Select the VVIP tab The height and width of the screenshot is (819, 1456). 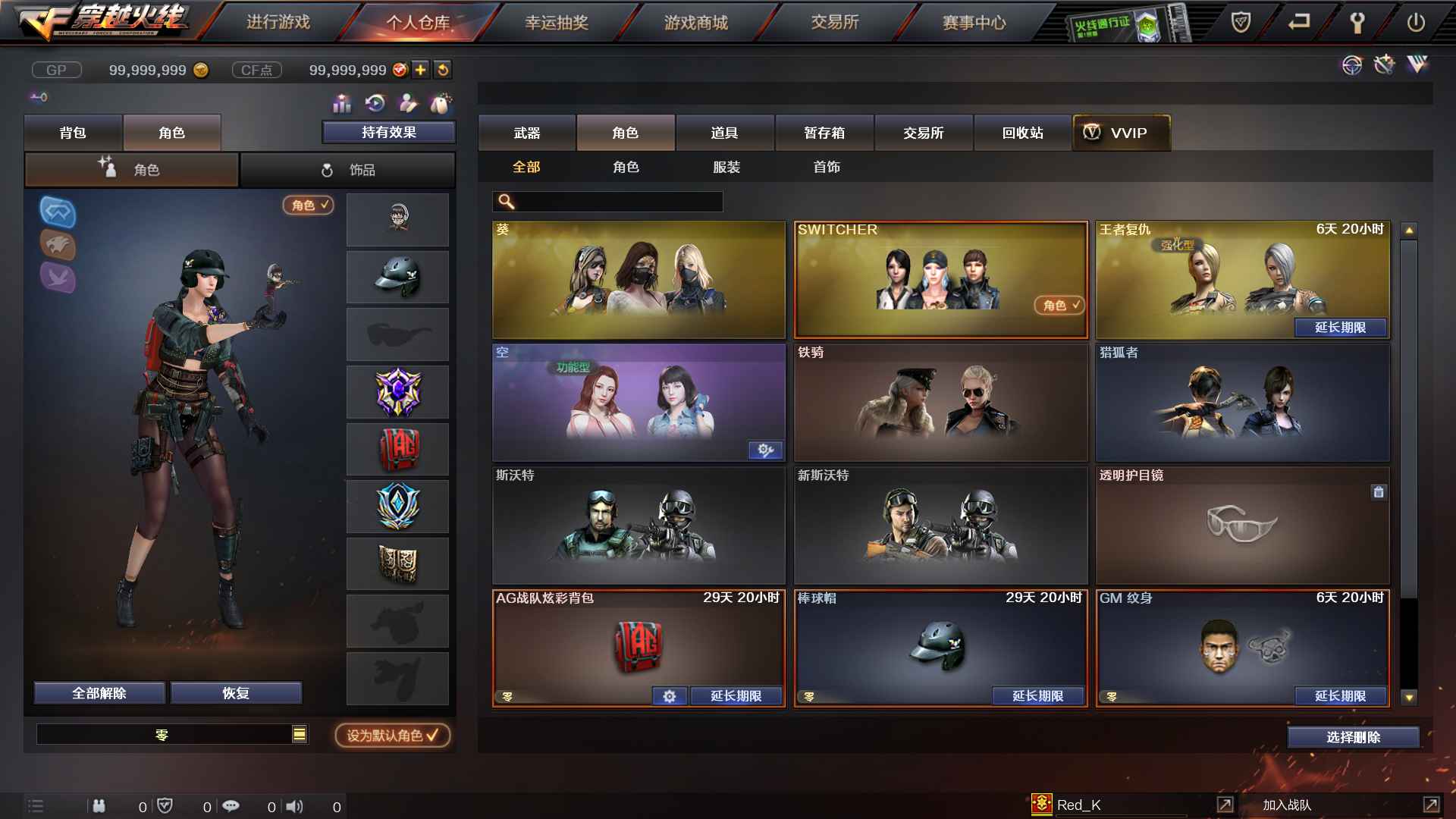[1121, 133]
